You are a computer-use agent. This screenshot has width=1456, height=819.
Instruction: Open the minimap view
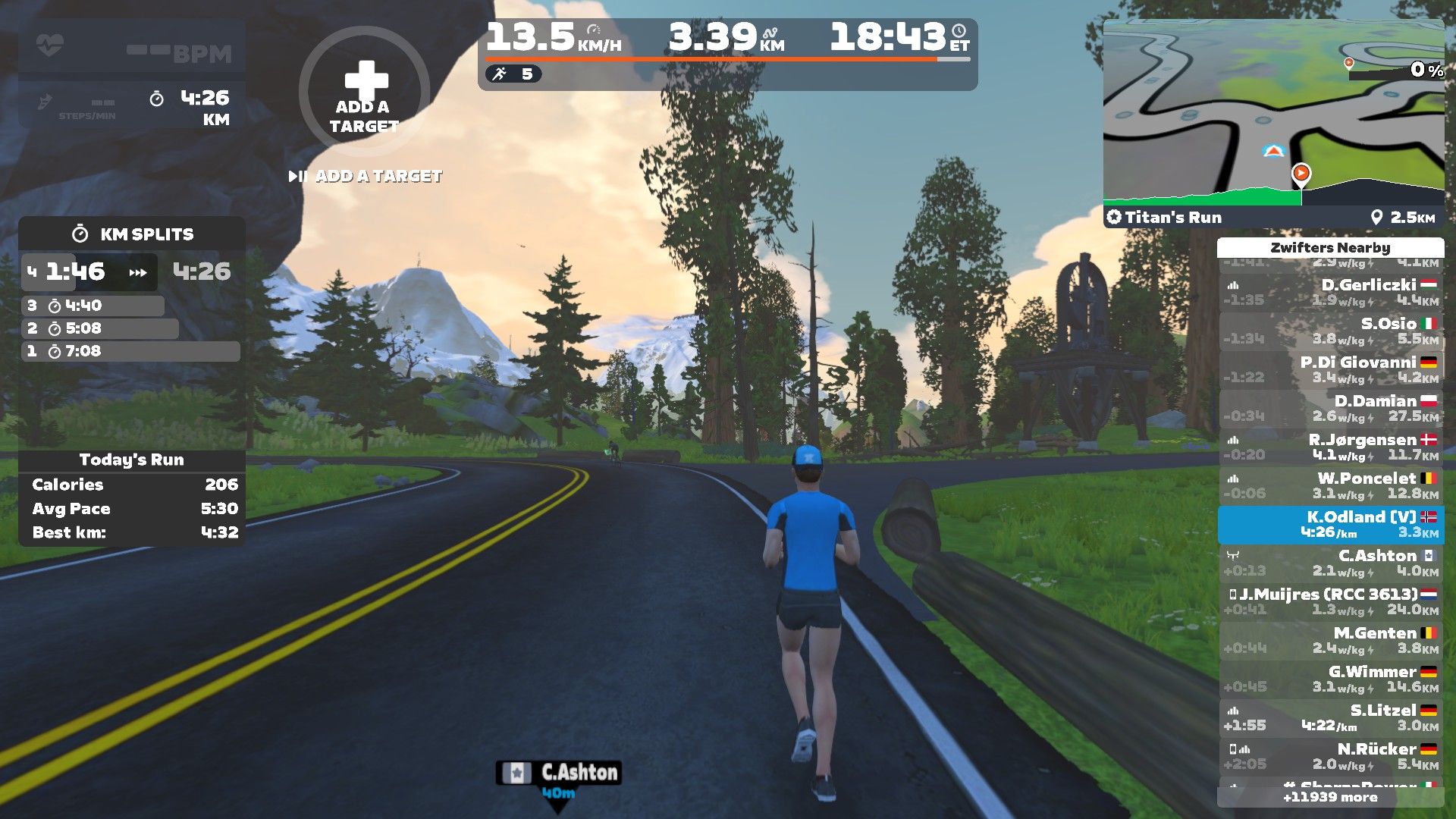click(x=1272, y=112)
